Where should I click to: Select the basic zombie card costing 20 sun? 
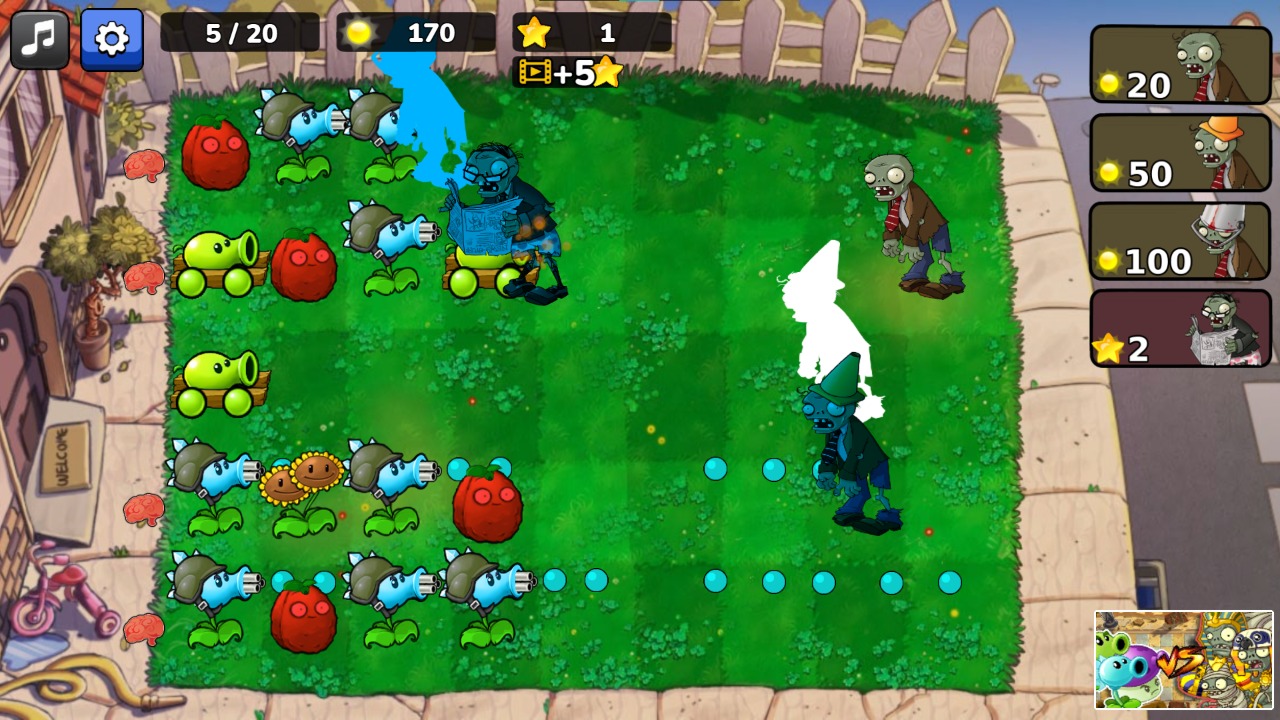click(x=1180, y=66)
